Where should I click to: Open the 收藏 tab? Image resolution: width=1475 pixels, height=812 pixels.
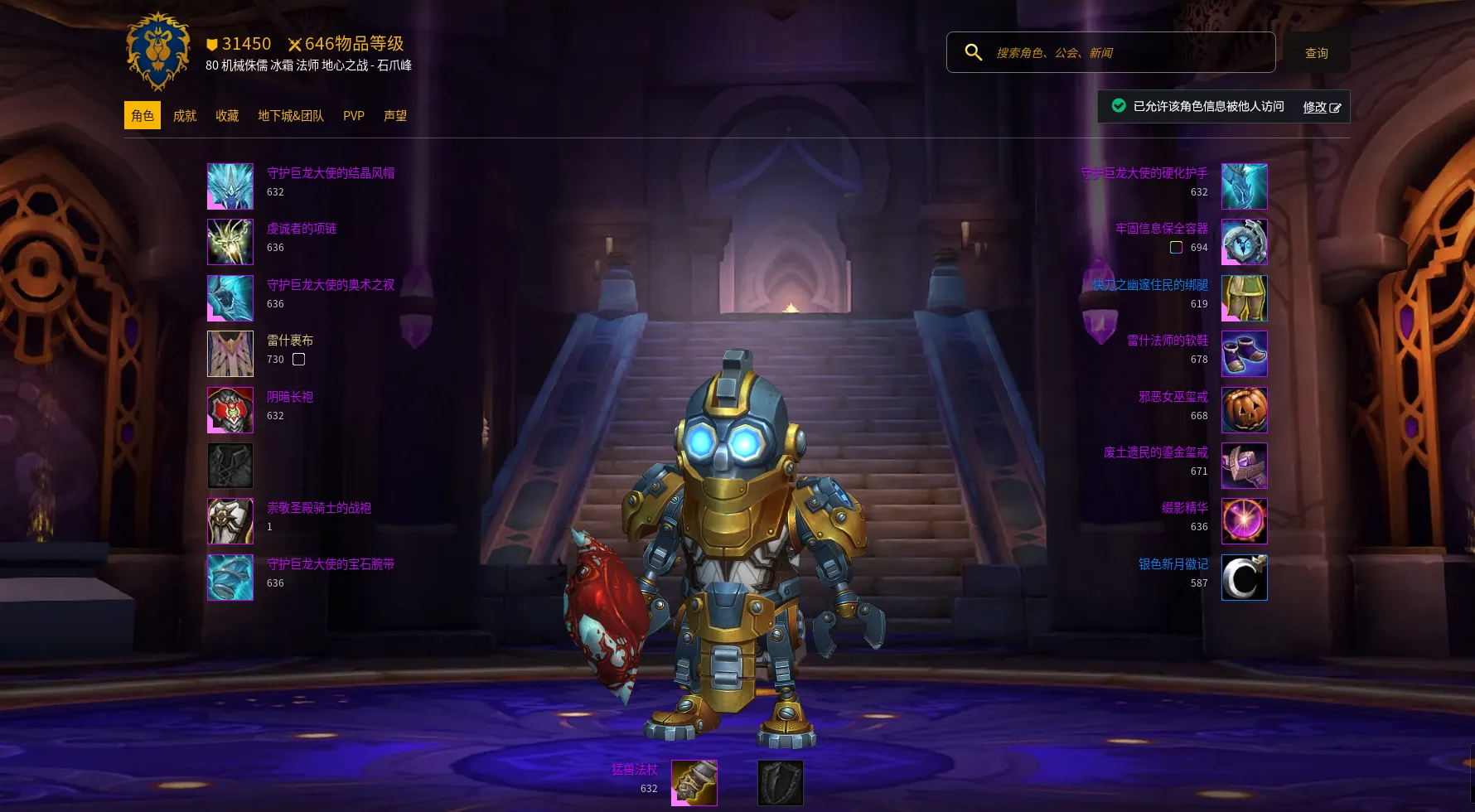(x=227, y=116)
